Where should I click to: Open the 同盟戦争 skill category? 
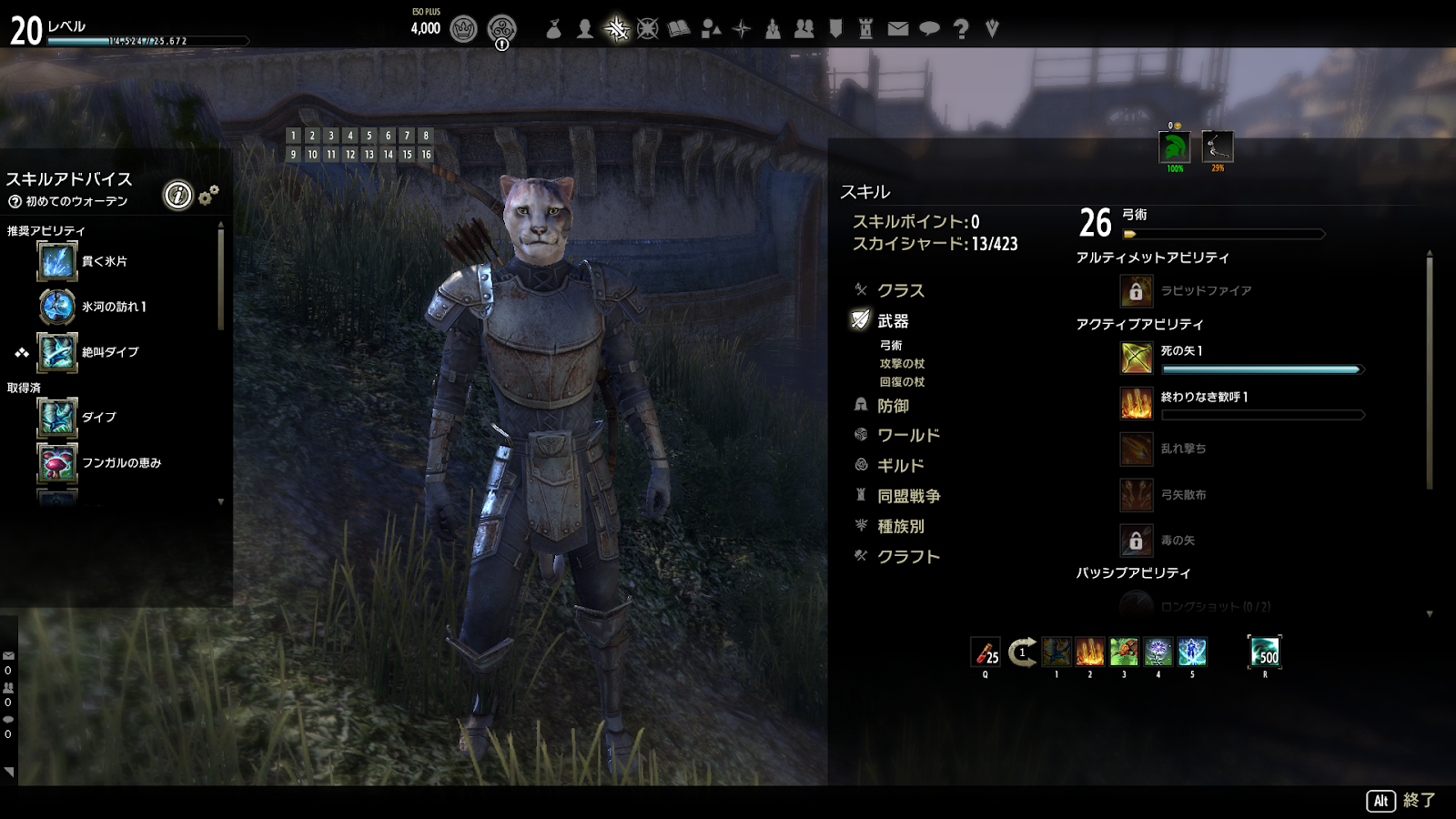pos(908,496)
